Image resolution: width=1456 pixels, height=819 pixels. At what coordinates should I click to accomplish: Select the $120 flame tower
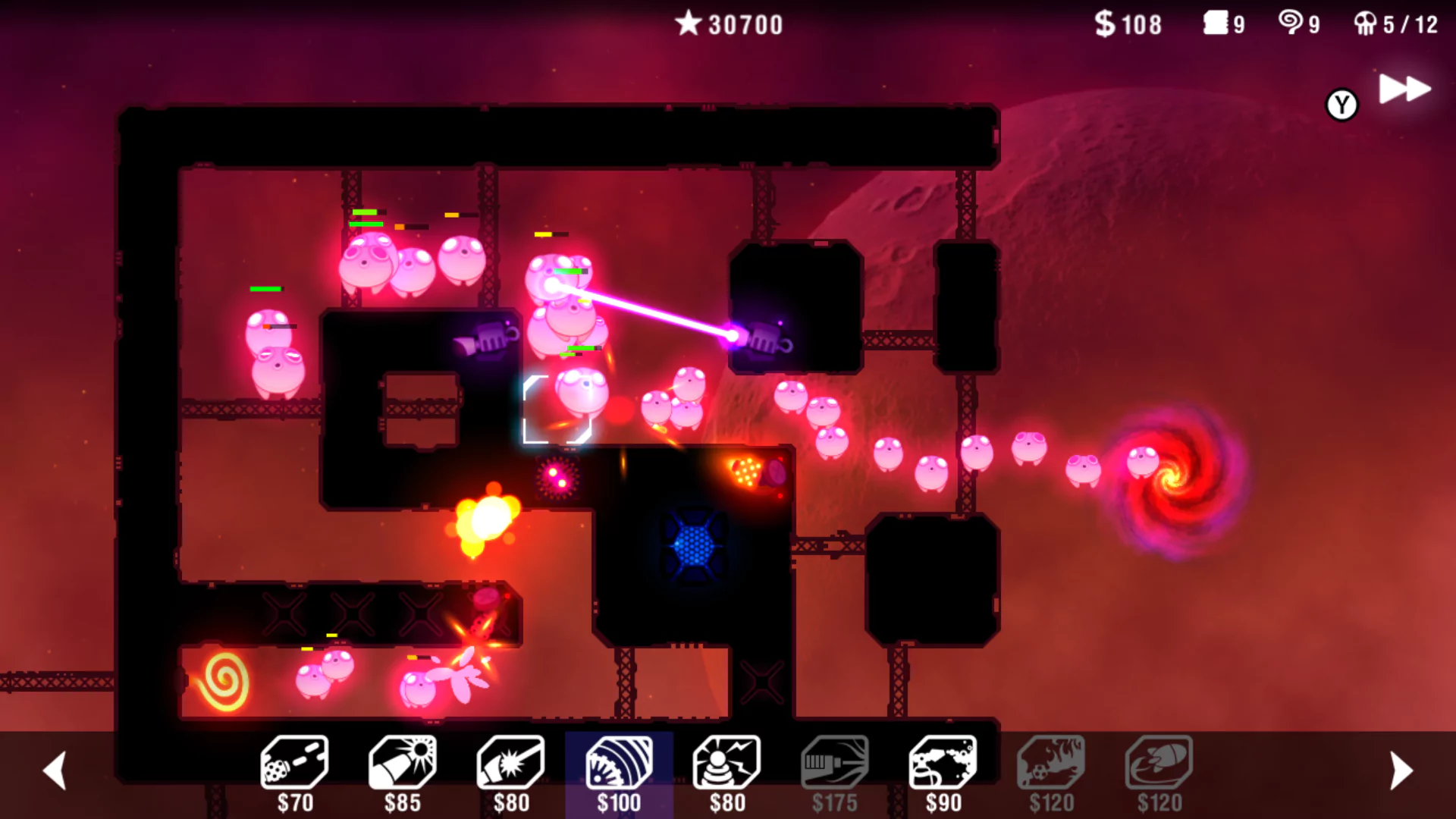click(x=1051, y=764)
